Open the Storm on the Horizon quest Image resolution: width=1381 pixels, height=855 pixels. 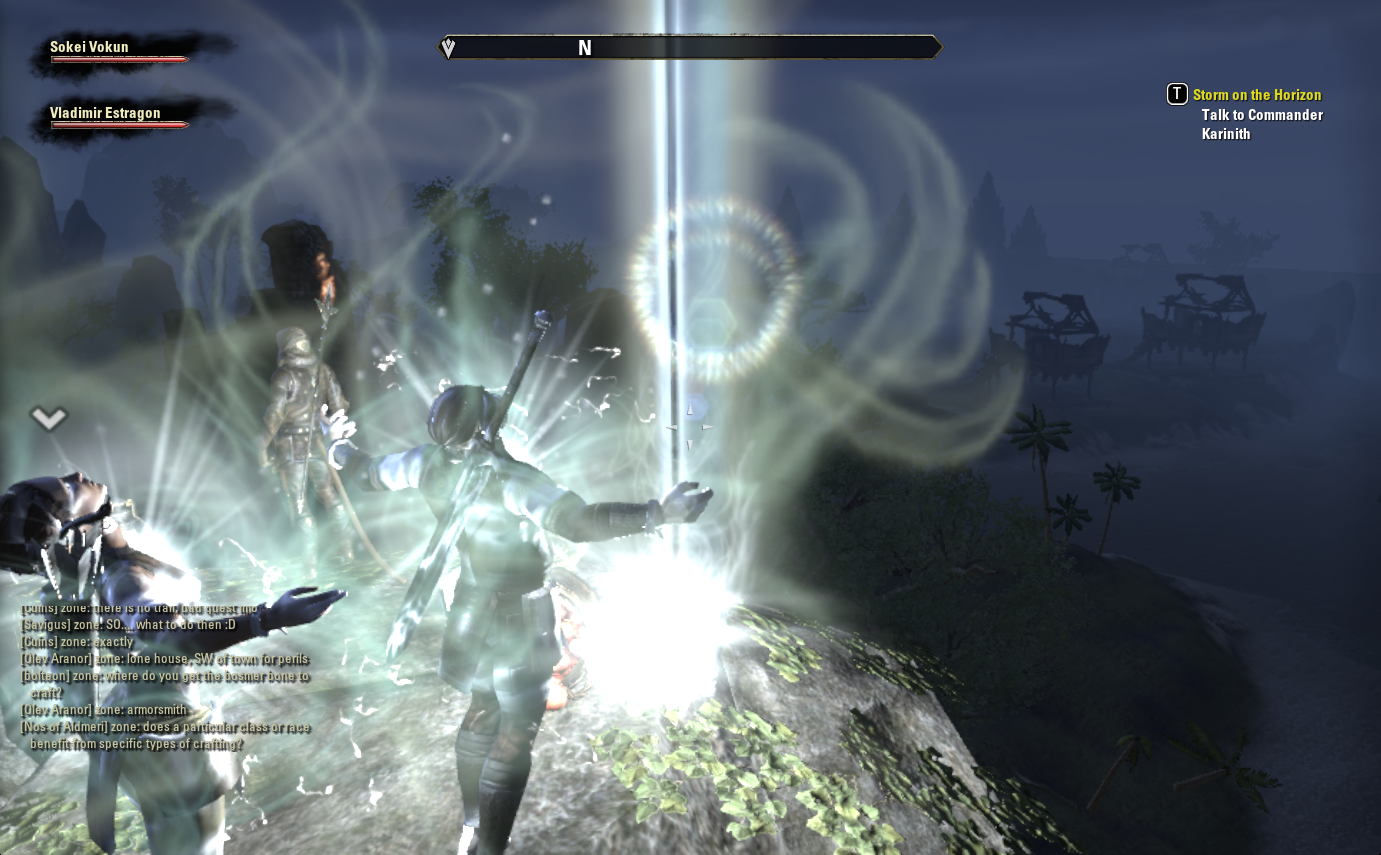1256,95
